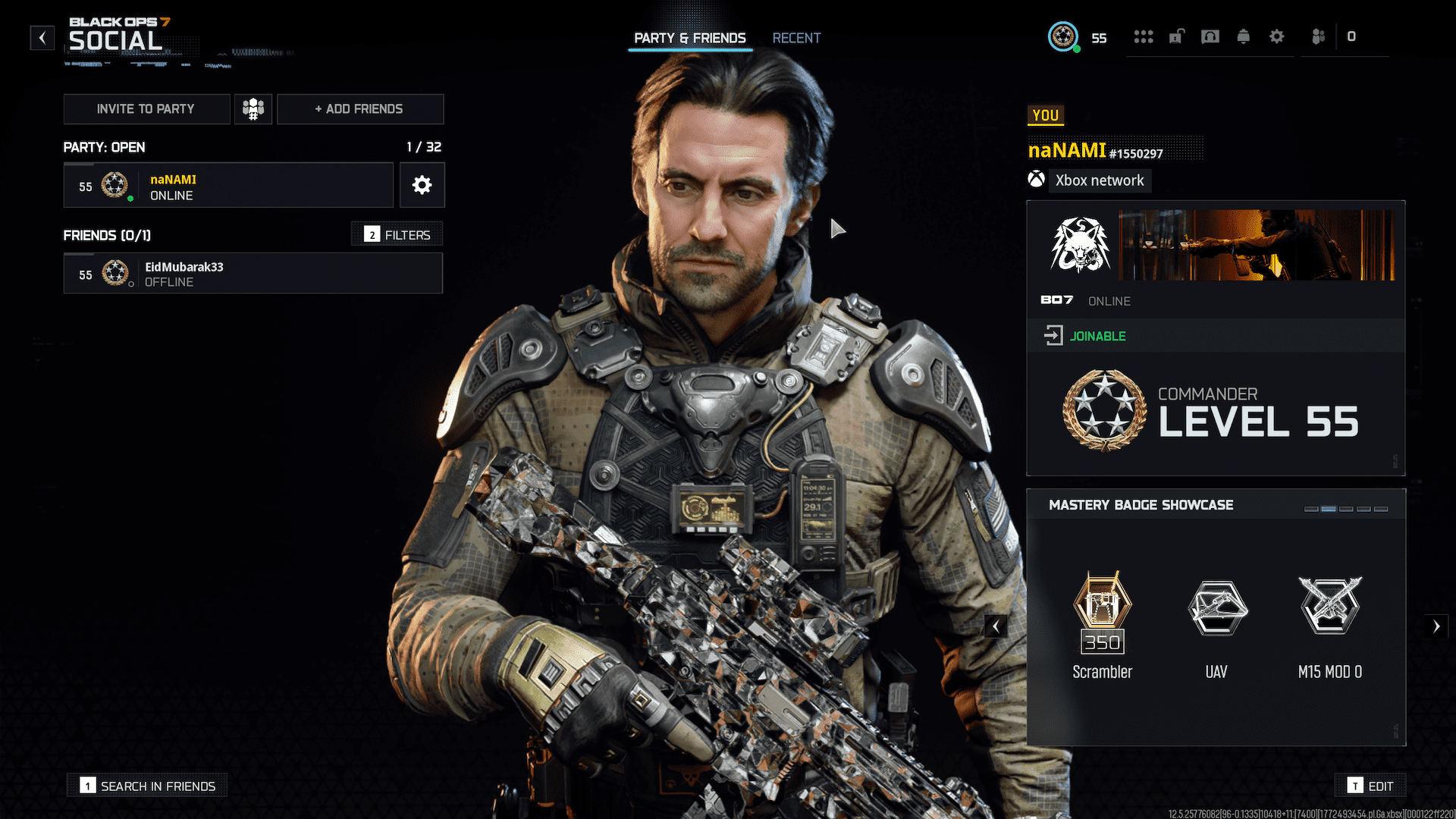This screenshot has height=819, width=1456.
Task: Select your naNAMI rank emblem in top bar
Action: click(1063, 36)
